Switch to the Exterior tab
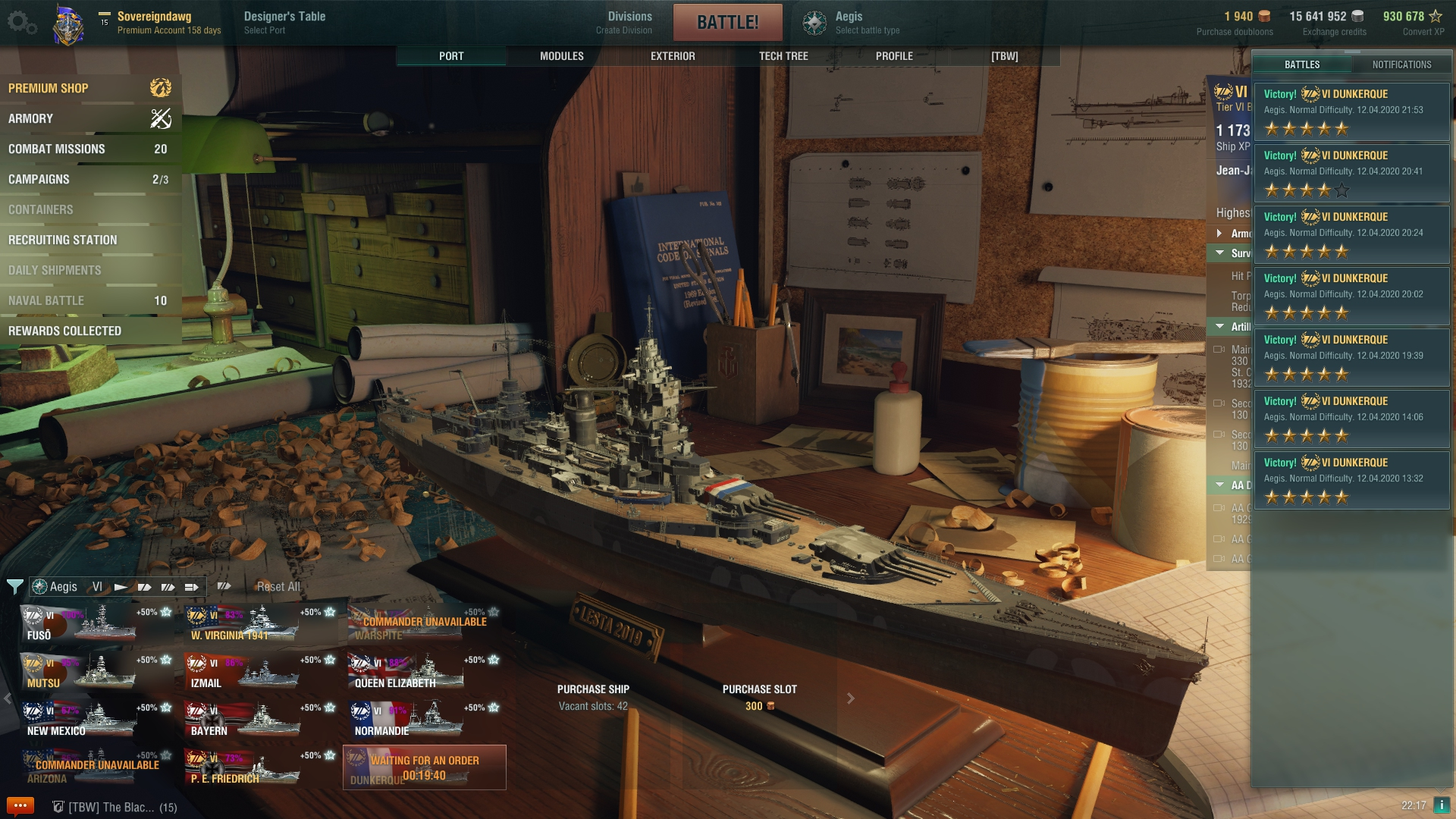This screenshot has height=819, width=1456. pyautogui.click(x=673, y=56)
